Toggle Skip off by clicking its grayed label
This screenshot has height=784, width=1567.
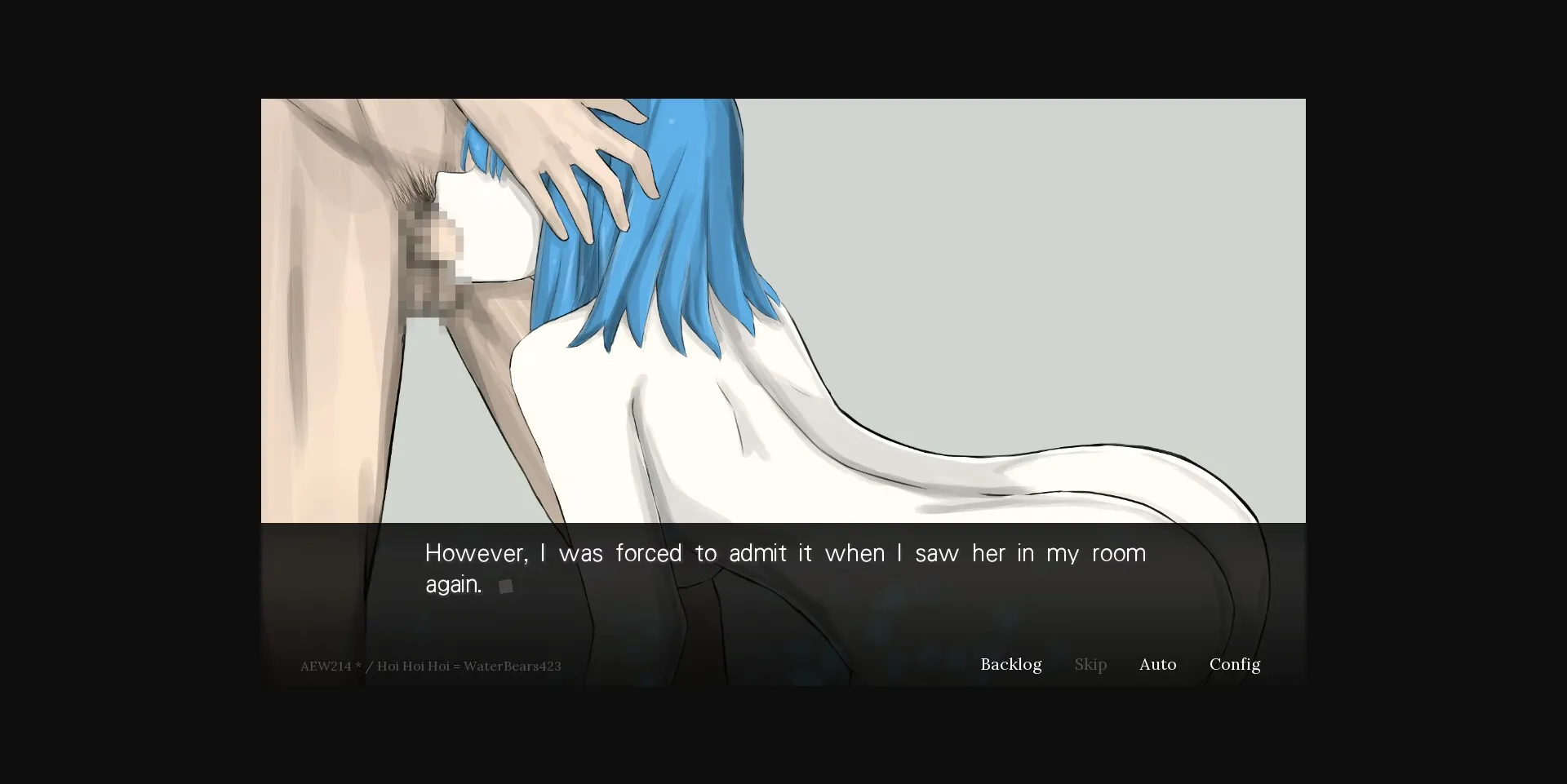pos(1090,665)
